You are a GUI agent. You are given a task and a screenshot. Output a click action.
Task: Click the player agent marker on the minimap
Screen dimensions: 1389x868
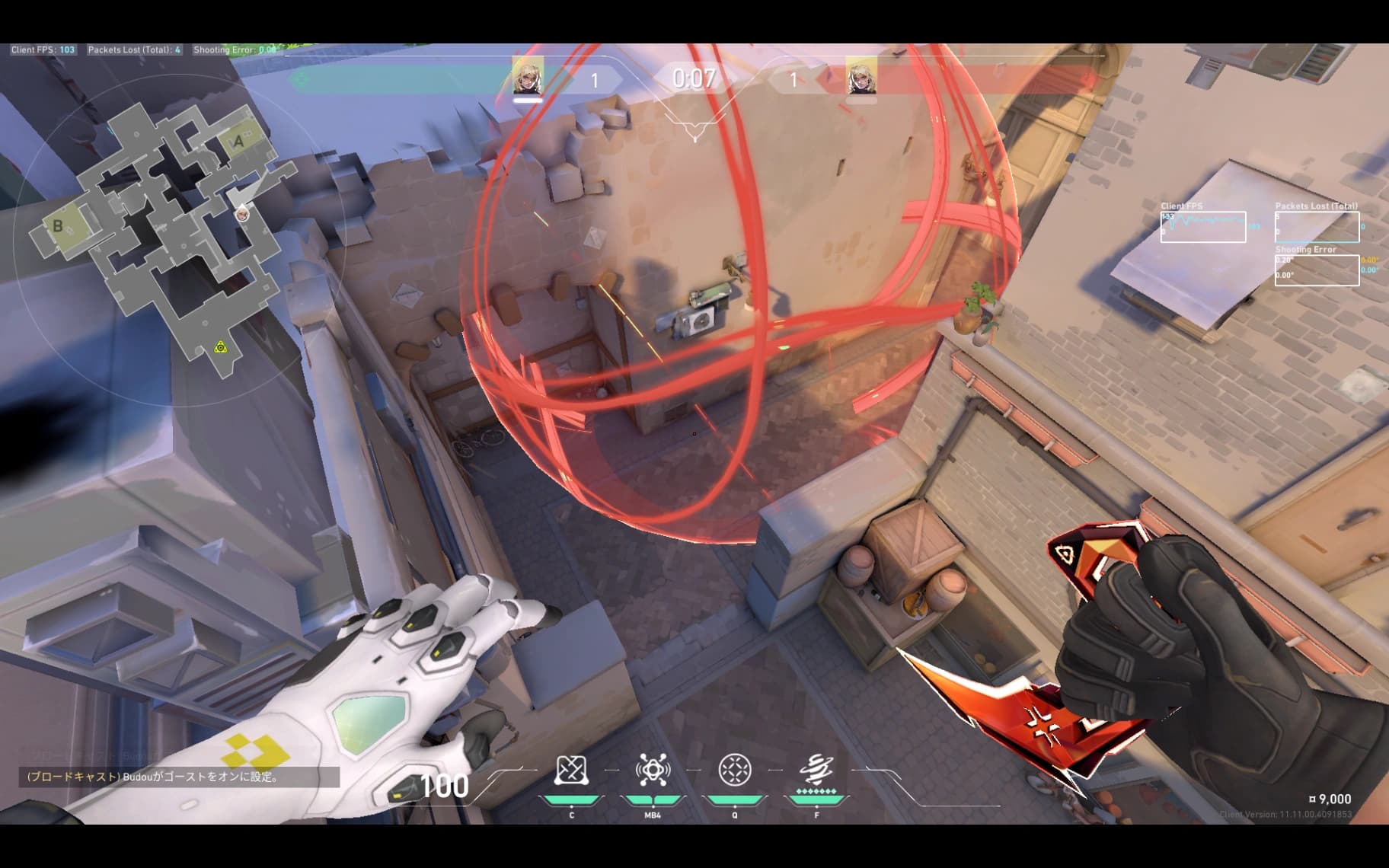pos(242,213)
